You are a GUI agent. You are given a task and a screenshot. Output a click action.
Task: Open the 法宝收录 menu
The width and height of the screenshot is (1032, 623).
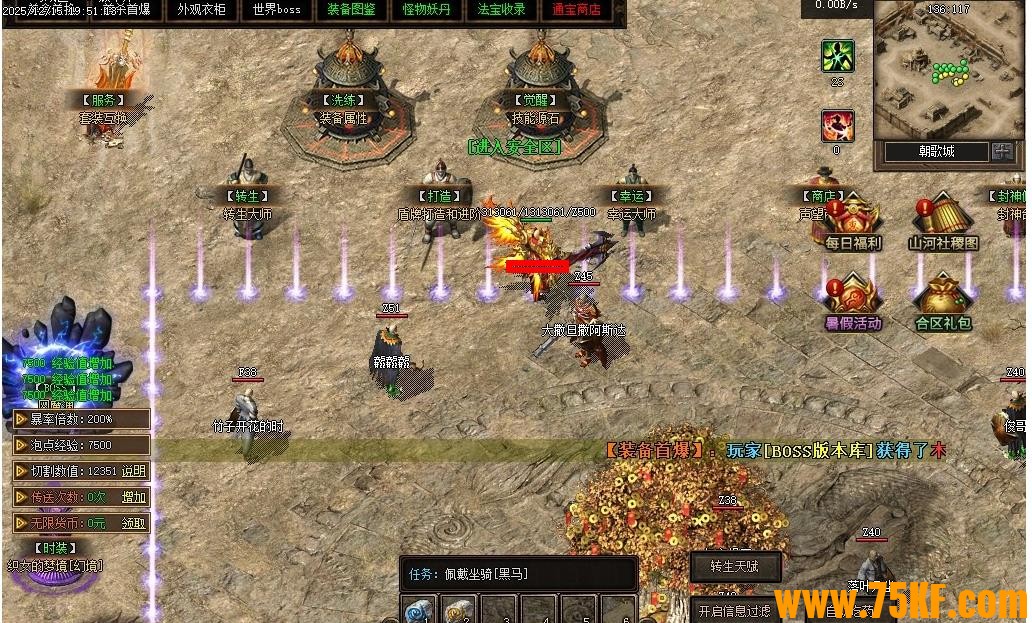pyautogui.click(x=501, y=10)
